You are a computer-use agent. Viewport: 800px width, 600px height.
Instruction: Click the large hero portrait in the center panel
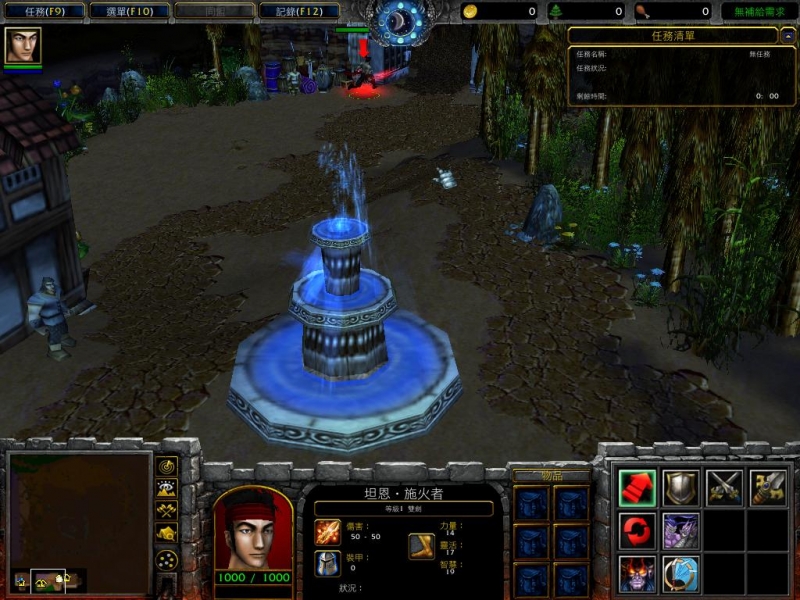252,528
